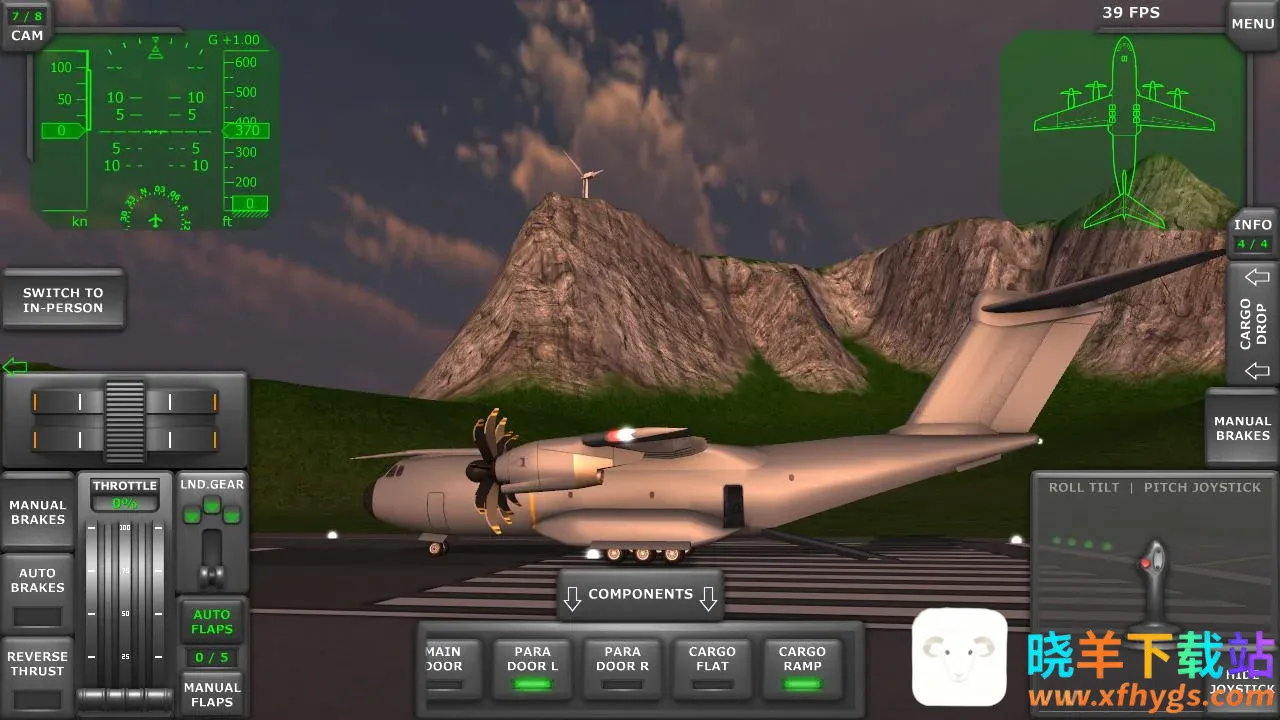Collapse the Components panel header
1280x720 pixels.
[x=640, y=595]
